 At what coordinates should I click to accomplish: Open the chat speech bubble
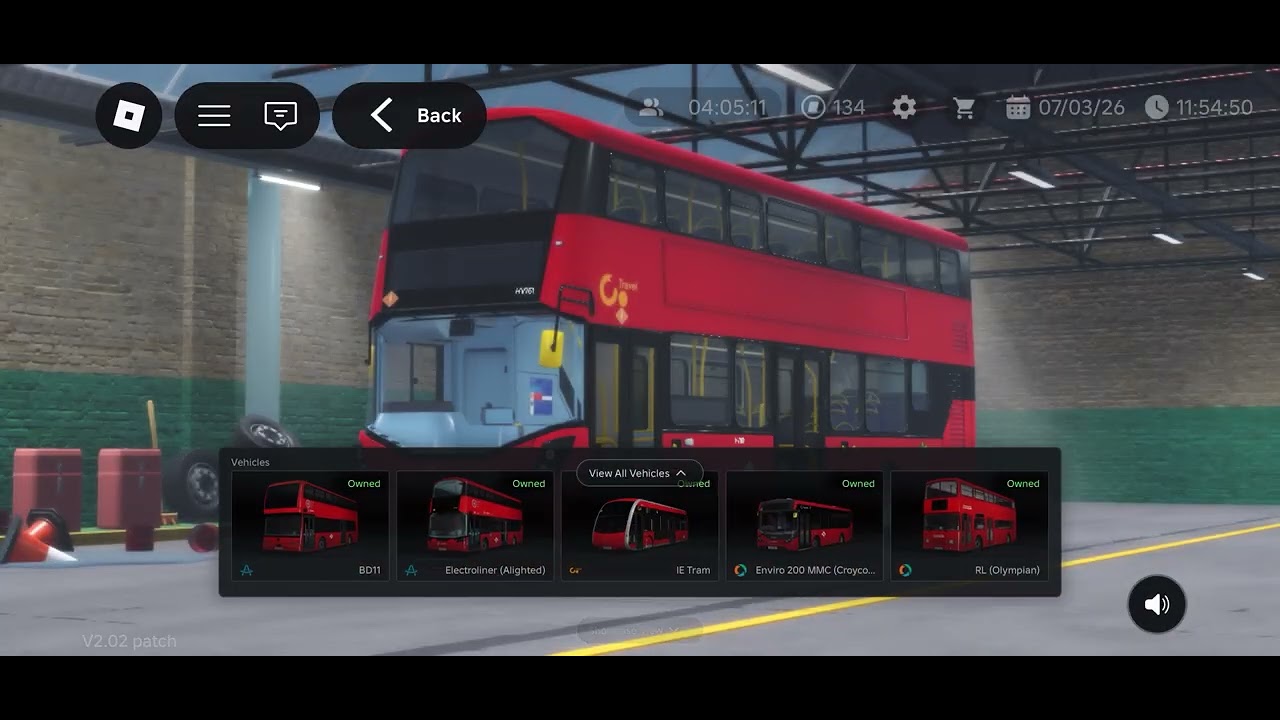280,116
